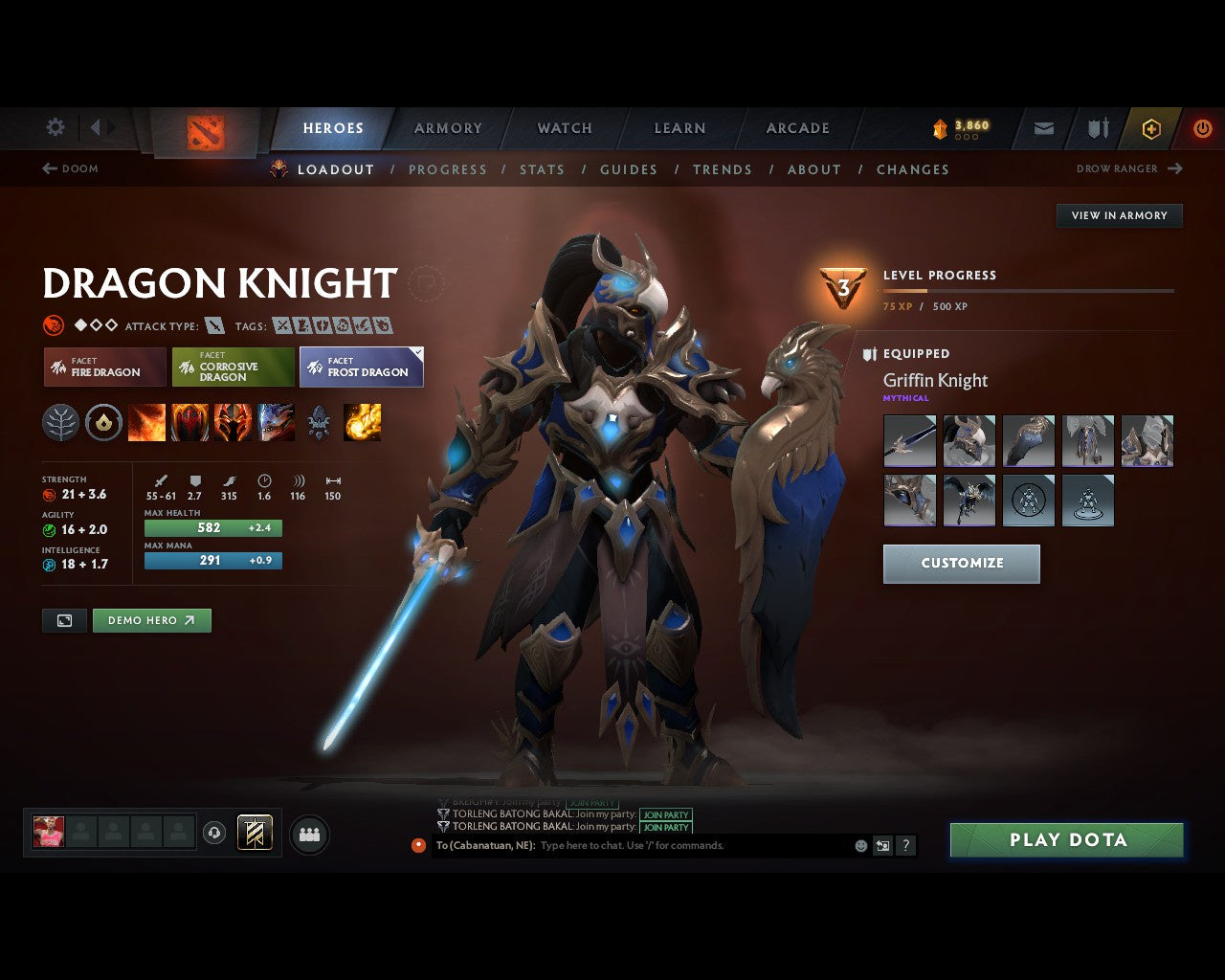Click the Dota Plus hexagon icon
Viewport: 1225px width, 980px height.
[x=1151, y=128]
